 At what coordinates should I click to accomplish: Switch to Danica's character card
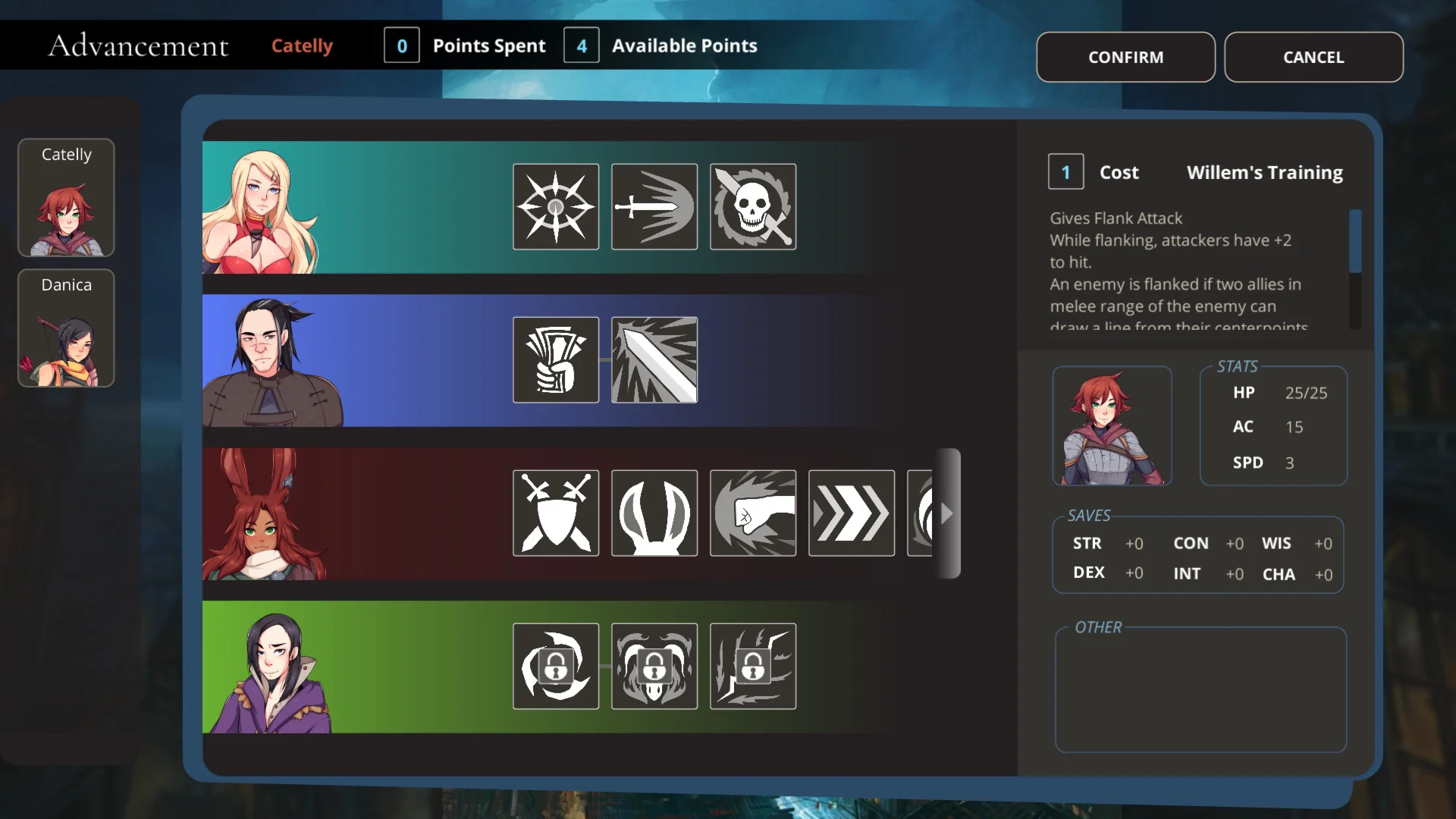(x=66, y=328)
